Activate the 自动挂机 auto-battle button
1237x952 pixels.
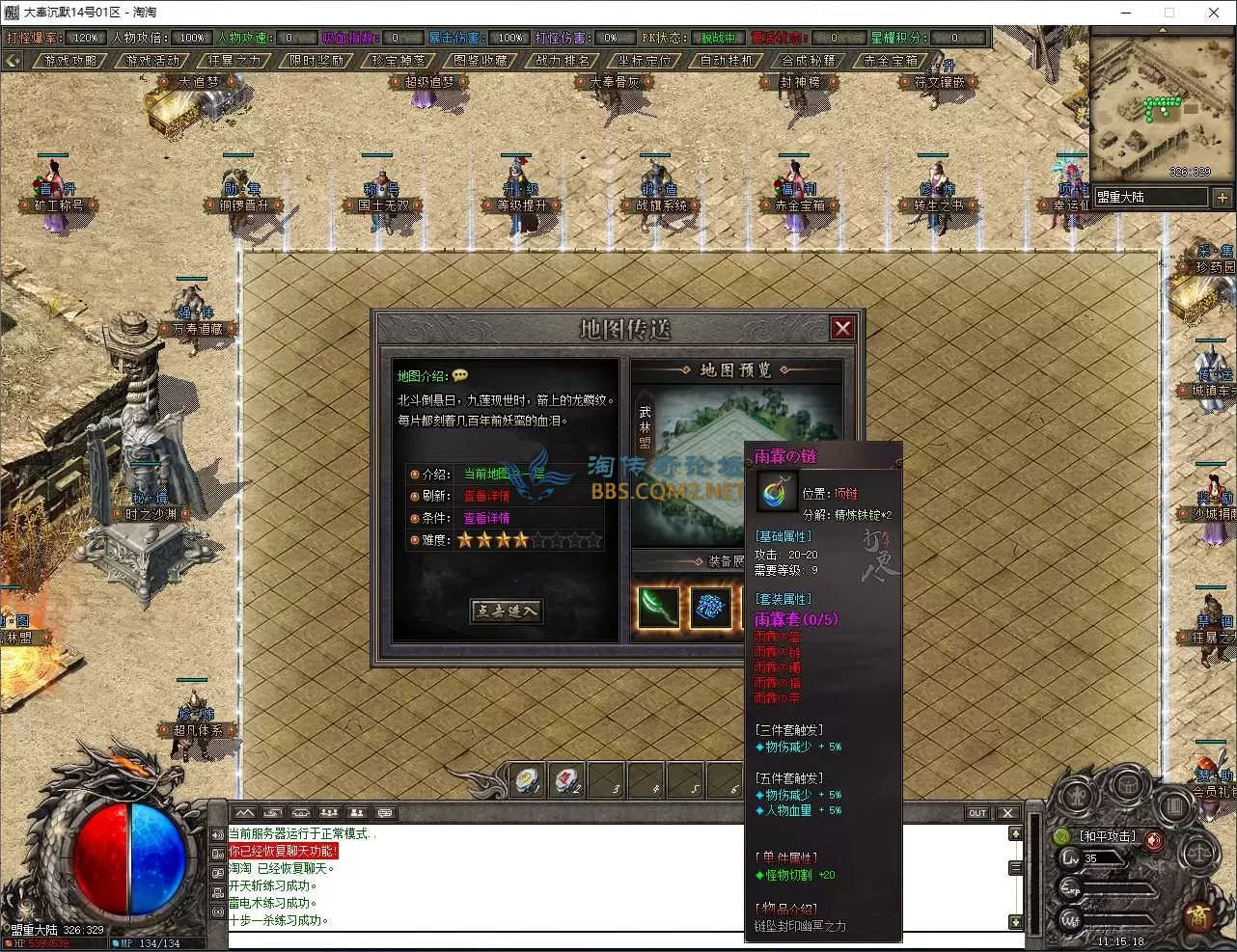click(x=727, y=60)
